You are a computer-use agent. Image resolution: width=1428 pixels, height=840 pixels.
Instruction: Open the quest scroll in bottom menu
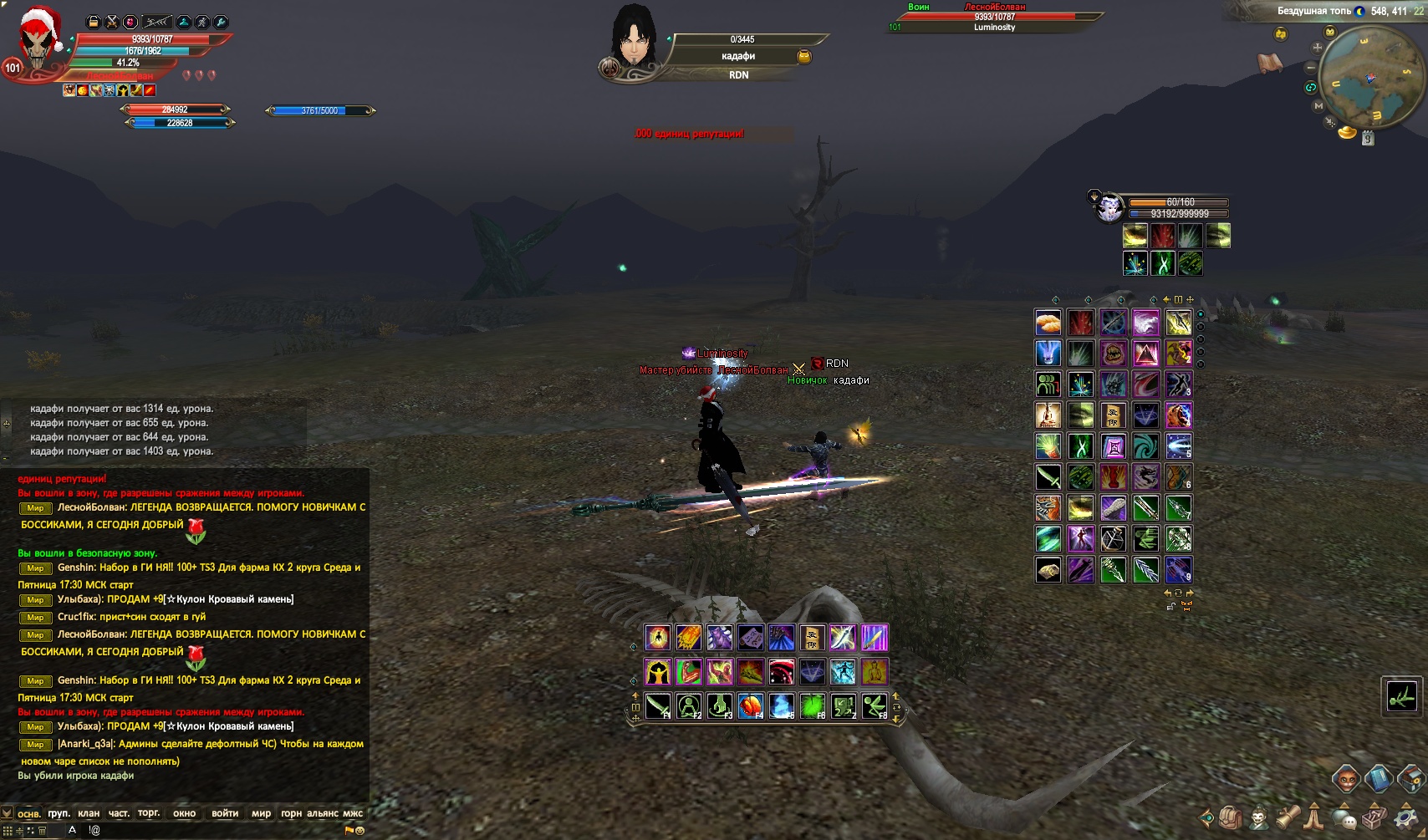(x=1288, y=817)
